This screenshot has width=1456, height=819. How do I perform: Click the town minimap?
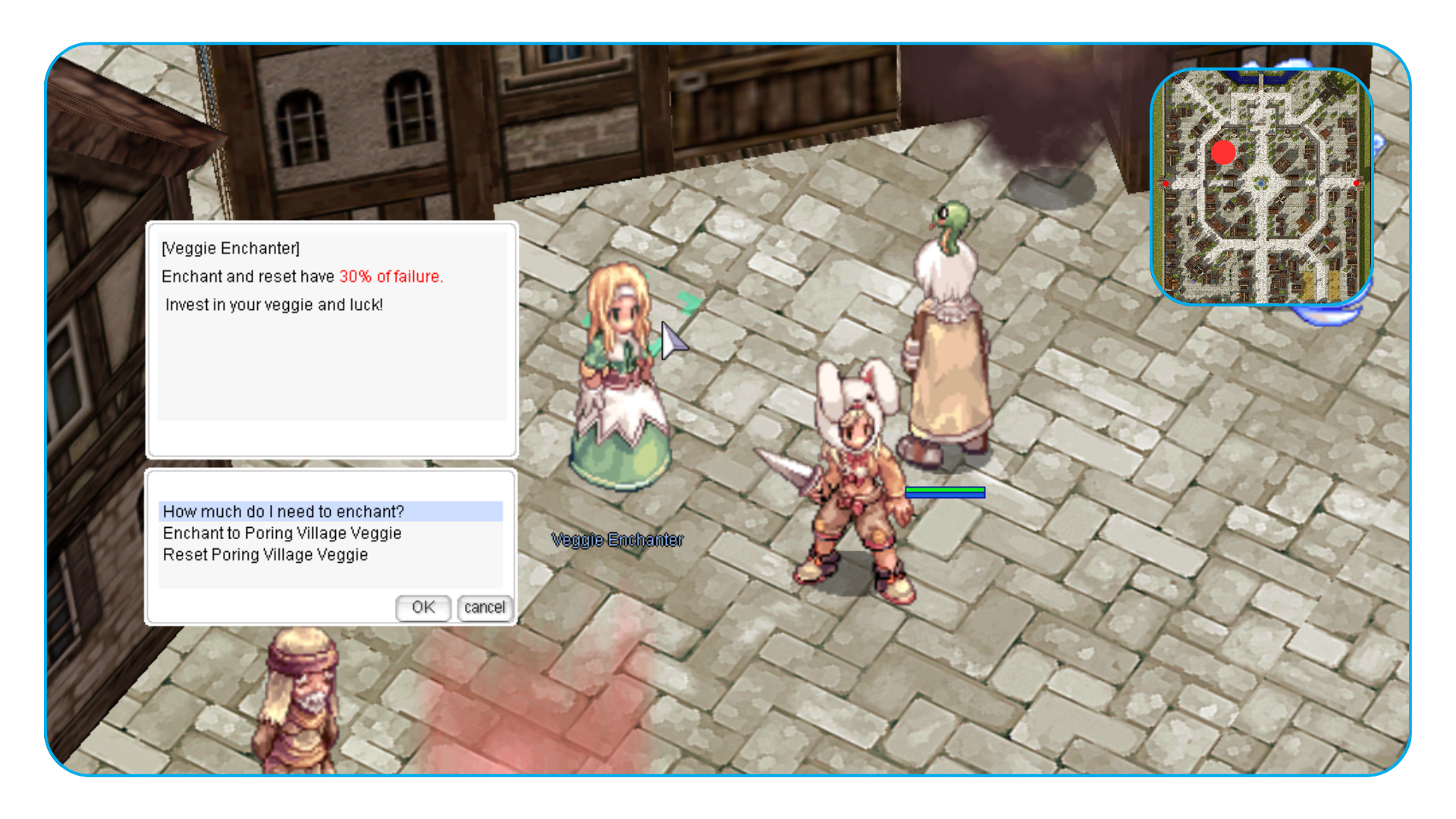pyautogui.click(x=1261, y=187)
